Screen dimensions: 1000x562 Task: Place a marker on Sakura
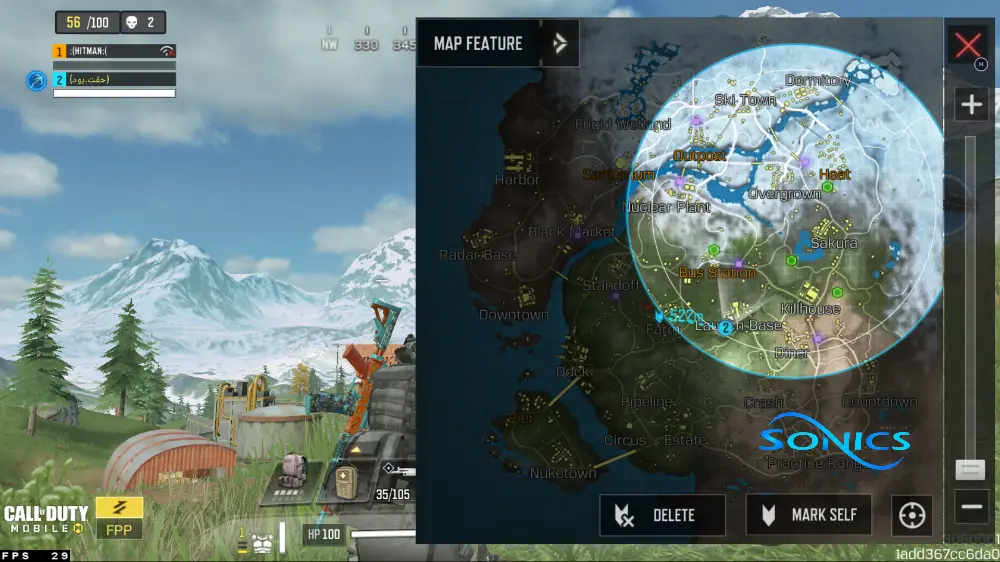click(x=834, y=243)
